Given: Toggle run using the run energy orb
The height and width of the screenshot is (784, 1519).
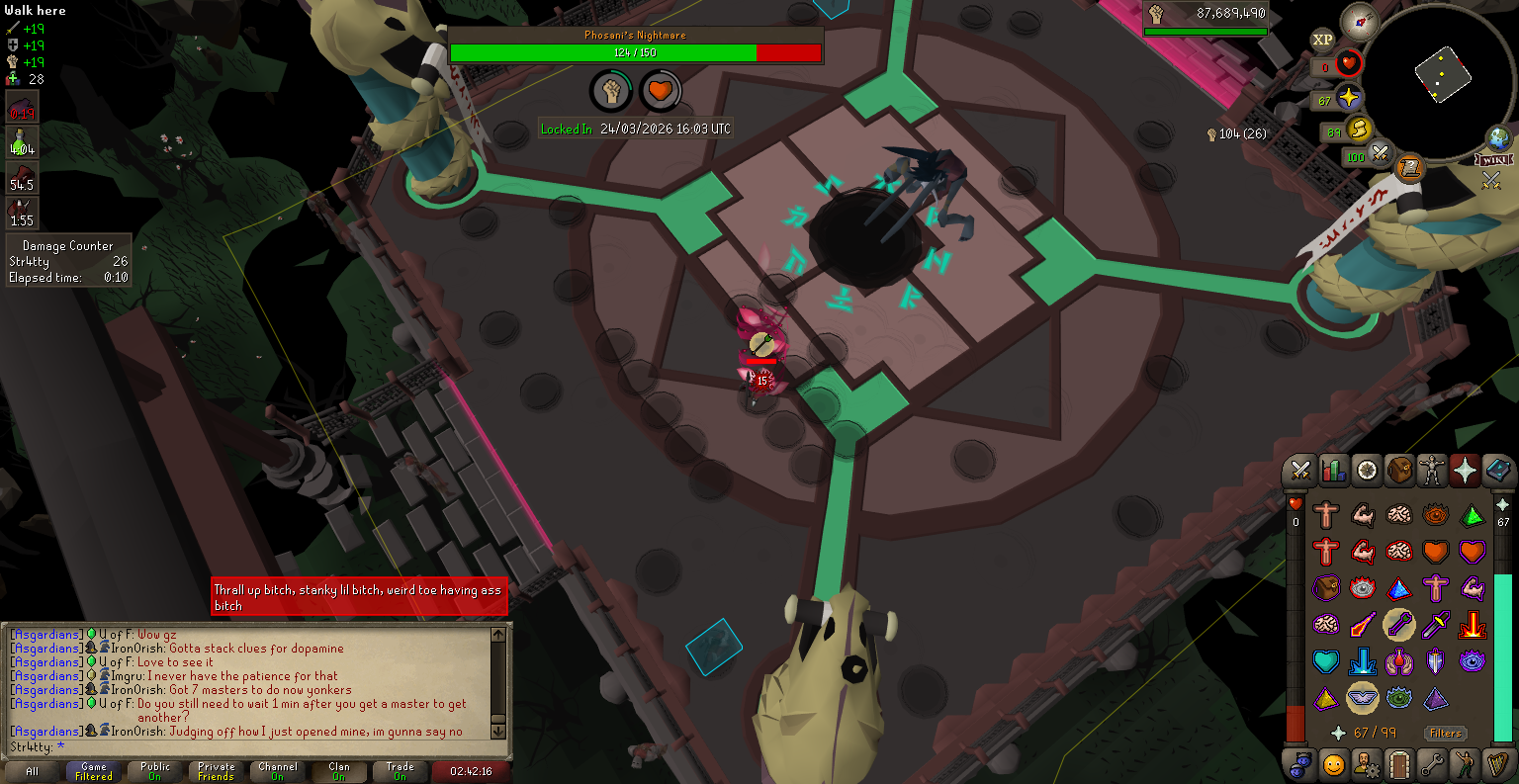Looking at the screenshot, I should 1361,130.
